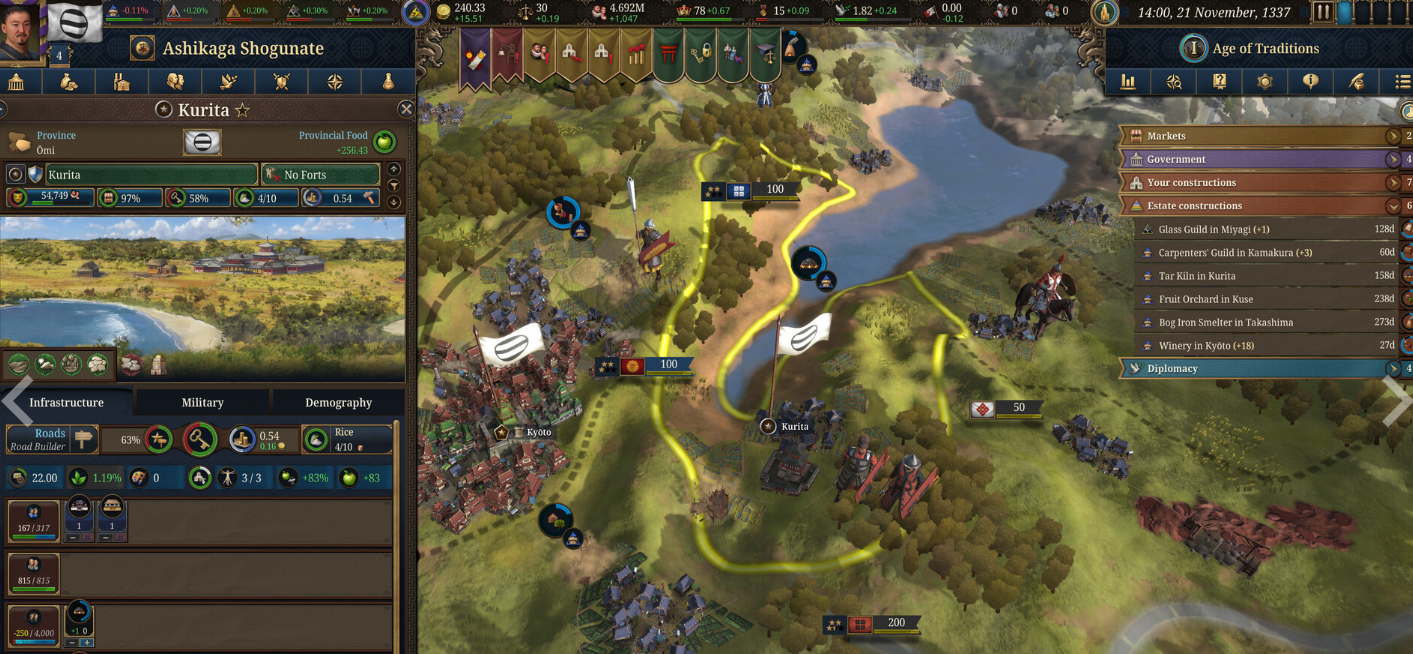Select the Infrastructure tab
Screen dimensions: 1413x654
click(x=66, y=402)
